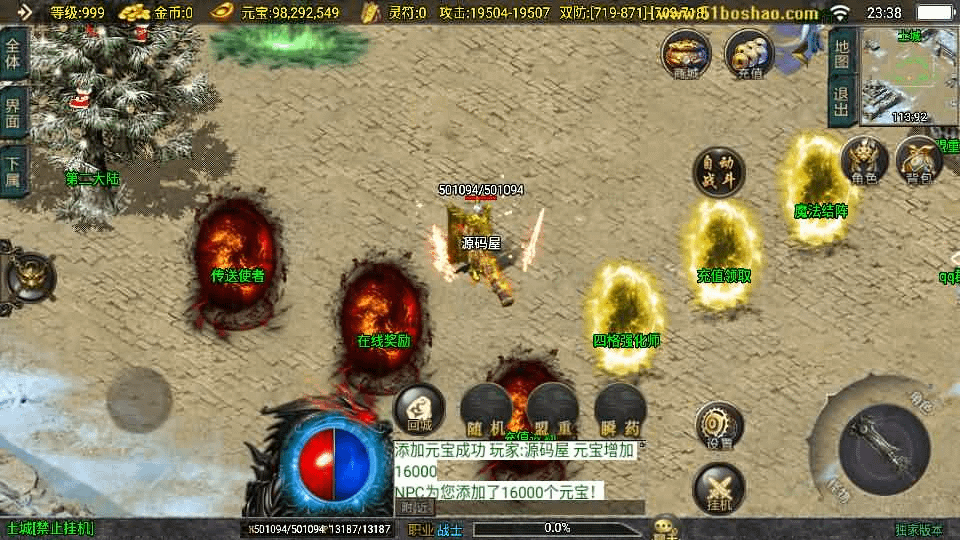Tap the 盟重 teleport button
The image size is (960, 540).
click(553, 409)
